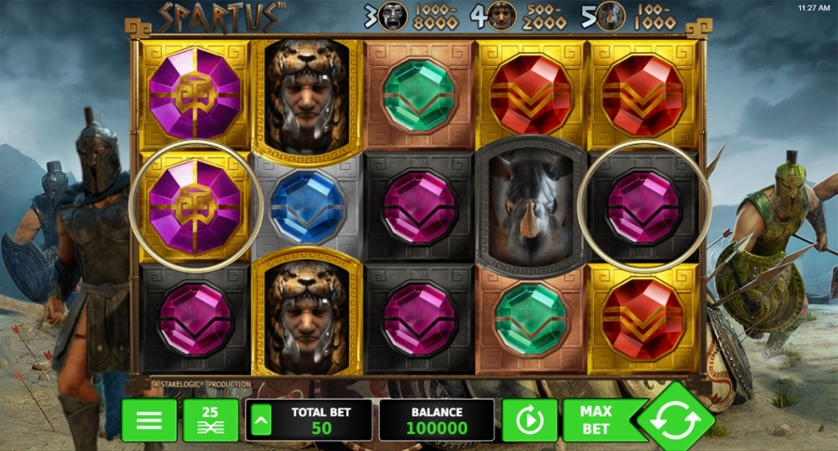Start autoplay with the circular play button
The image size is (838, 451).
pyautogui.click(x=529, y=420)
